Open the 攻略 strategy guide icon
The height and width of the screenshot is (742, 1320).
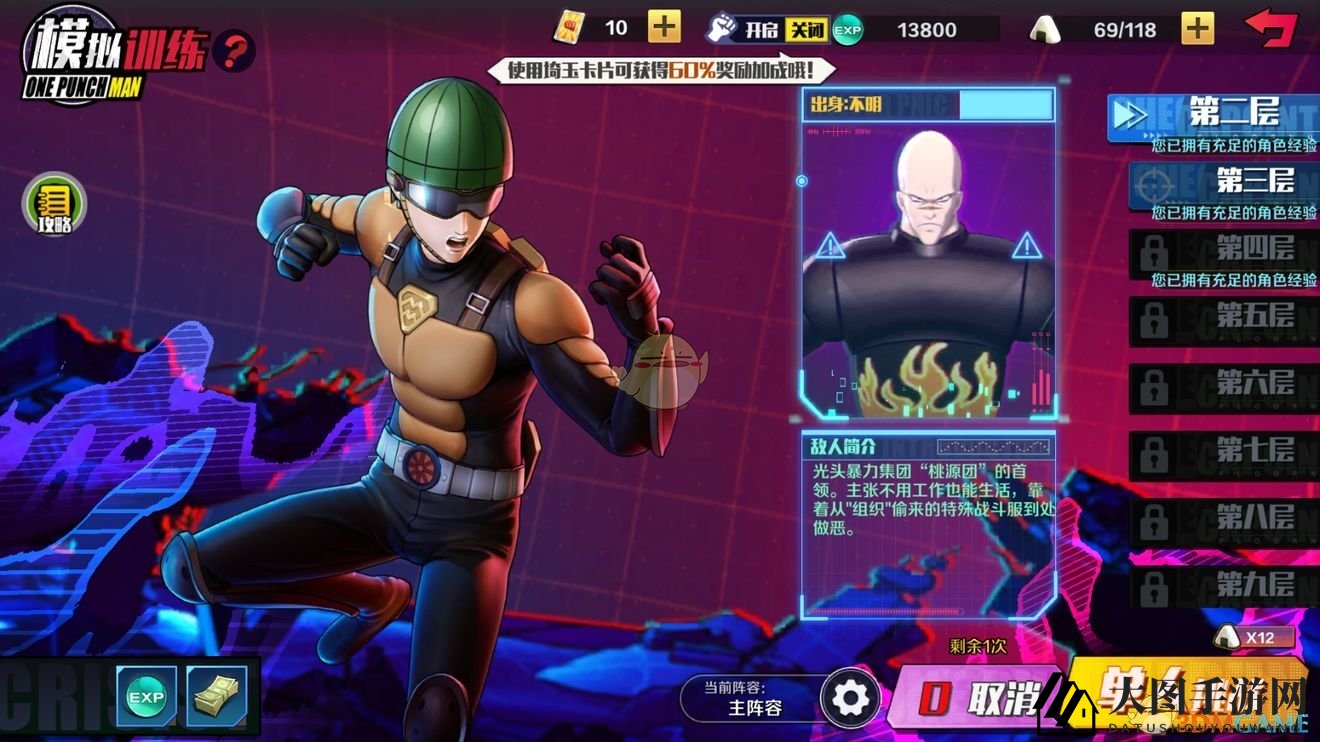point(55,205)
